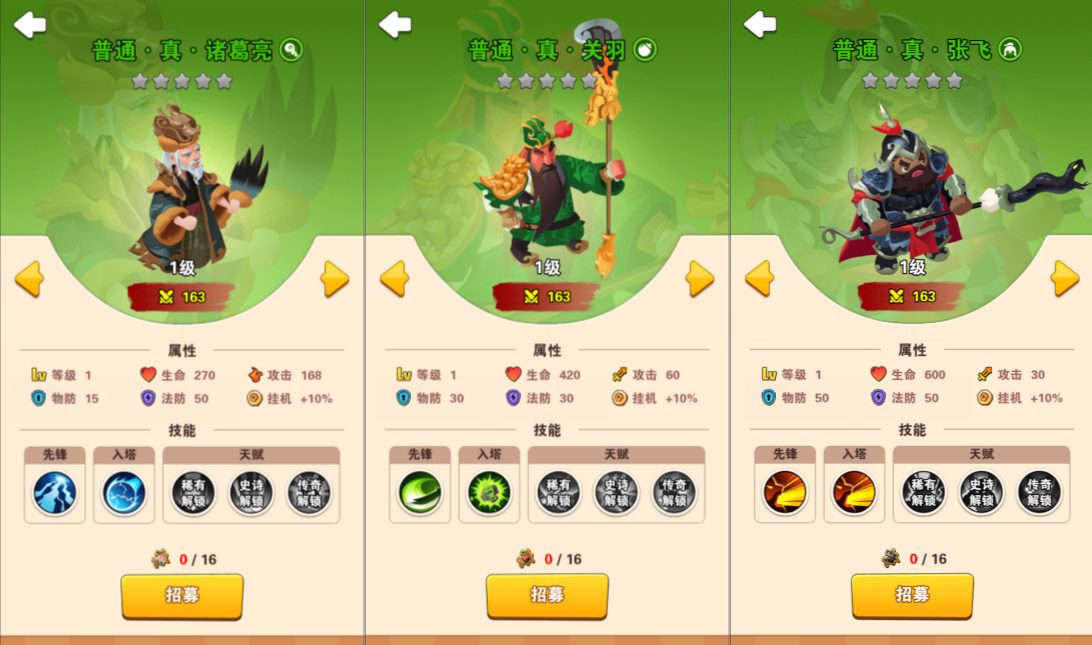This screenshot has height=645, width=1092.
Task: Select Zhuge Liang's 先锋 lightning skill icon
Action: (54, 493)
